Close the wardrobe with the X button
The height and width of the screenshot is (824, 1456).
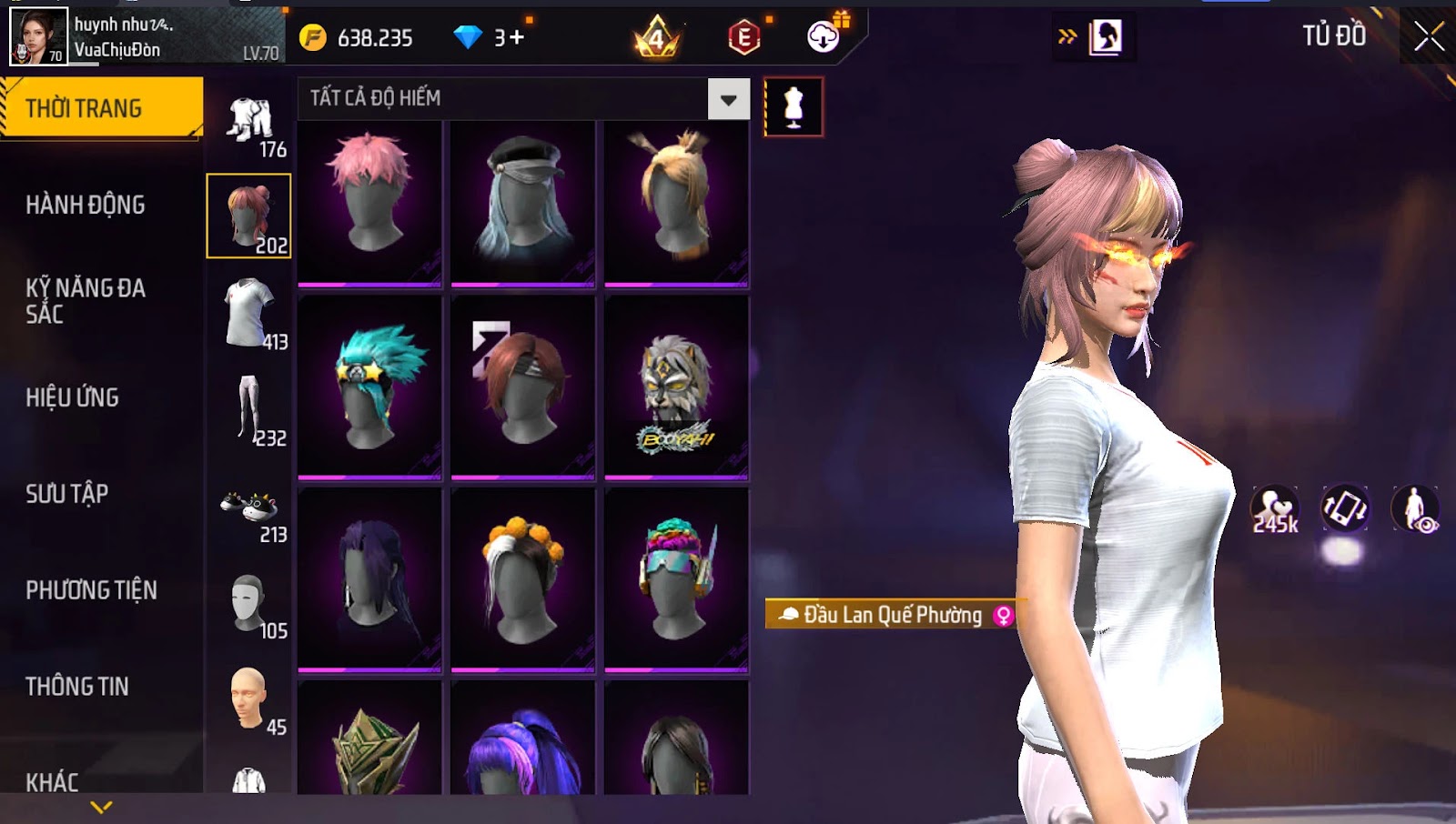(1428, 37)
